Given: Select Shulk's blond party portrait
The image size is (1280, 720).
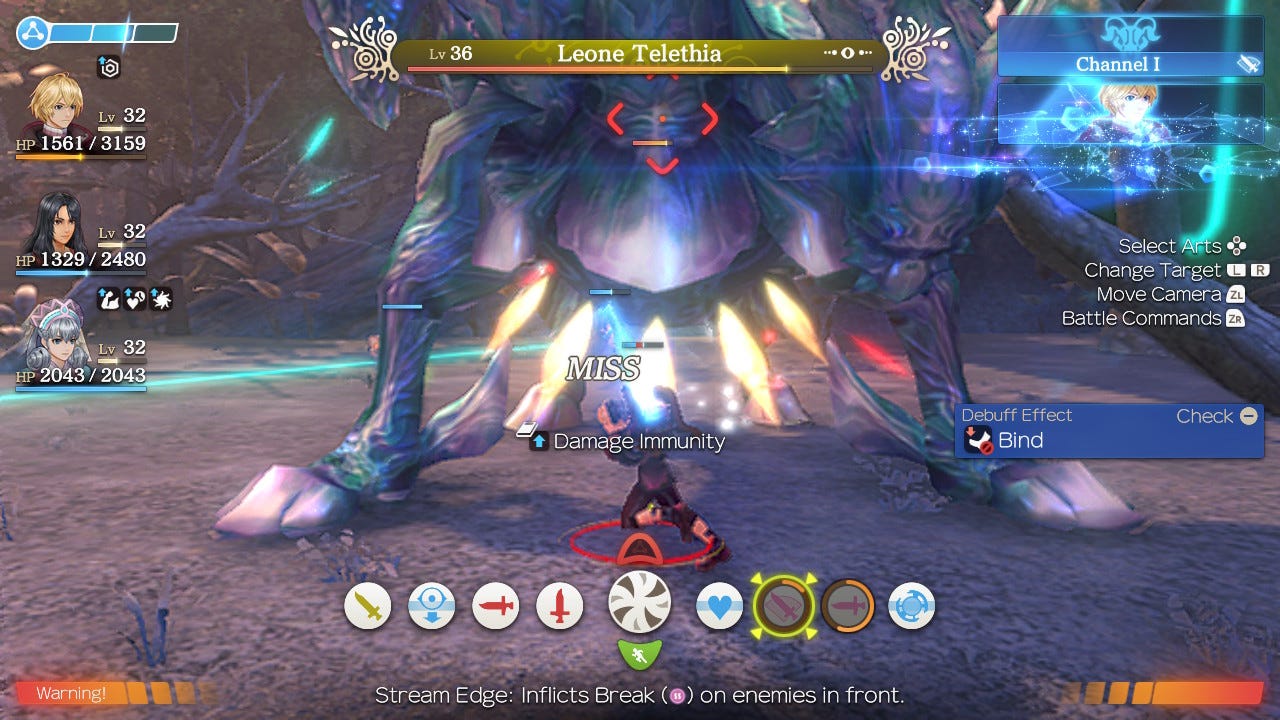Looking at the screenshot, I should click(x=56, y=106).
